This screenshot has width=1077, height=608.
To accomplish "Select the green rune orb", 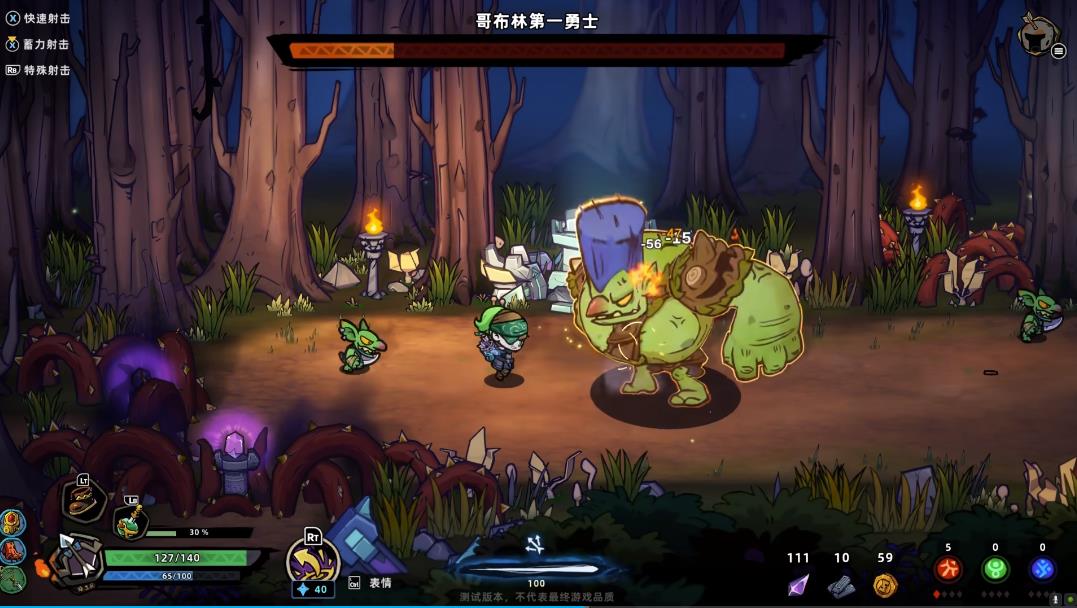I will coord(995,570).
